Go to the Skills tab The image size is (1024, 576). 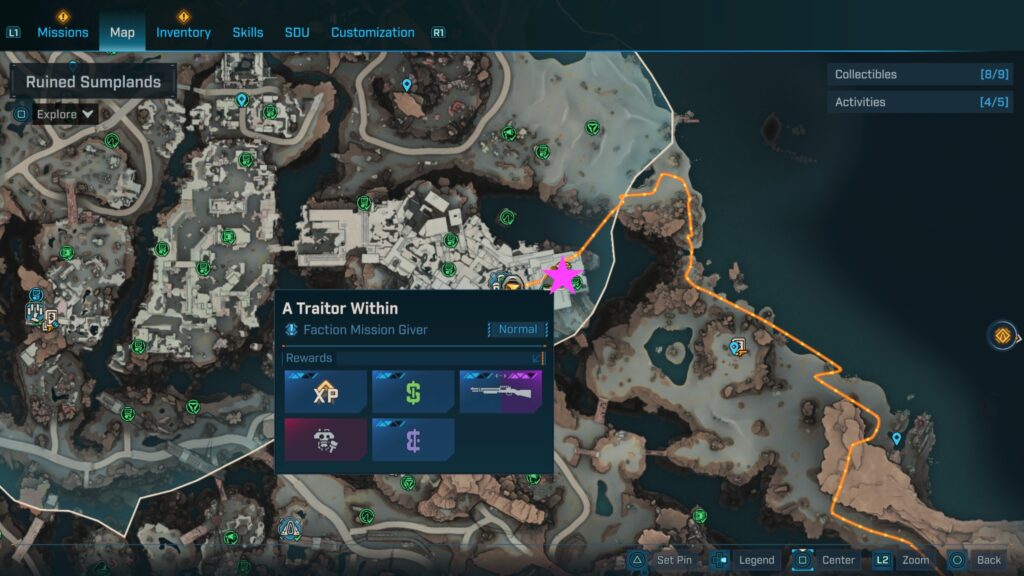tap(248, 32)
